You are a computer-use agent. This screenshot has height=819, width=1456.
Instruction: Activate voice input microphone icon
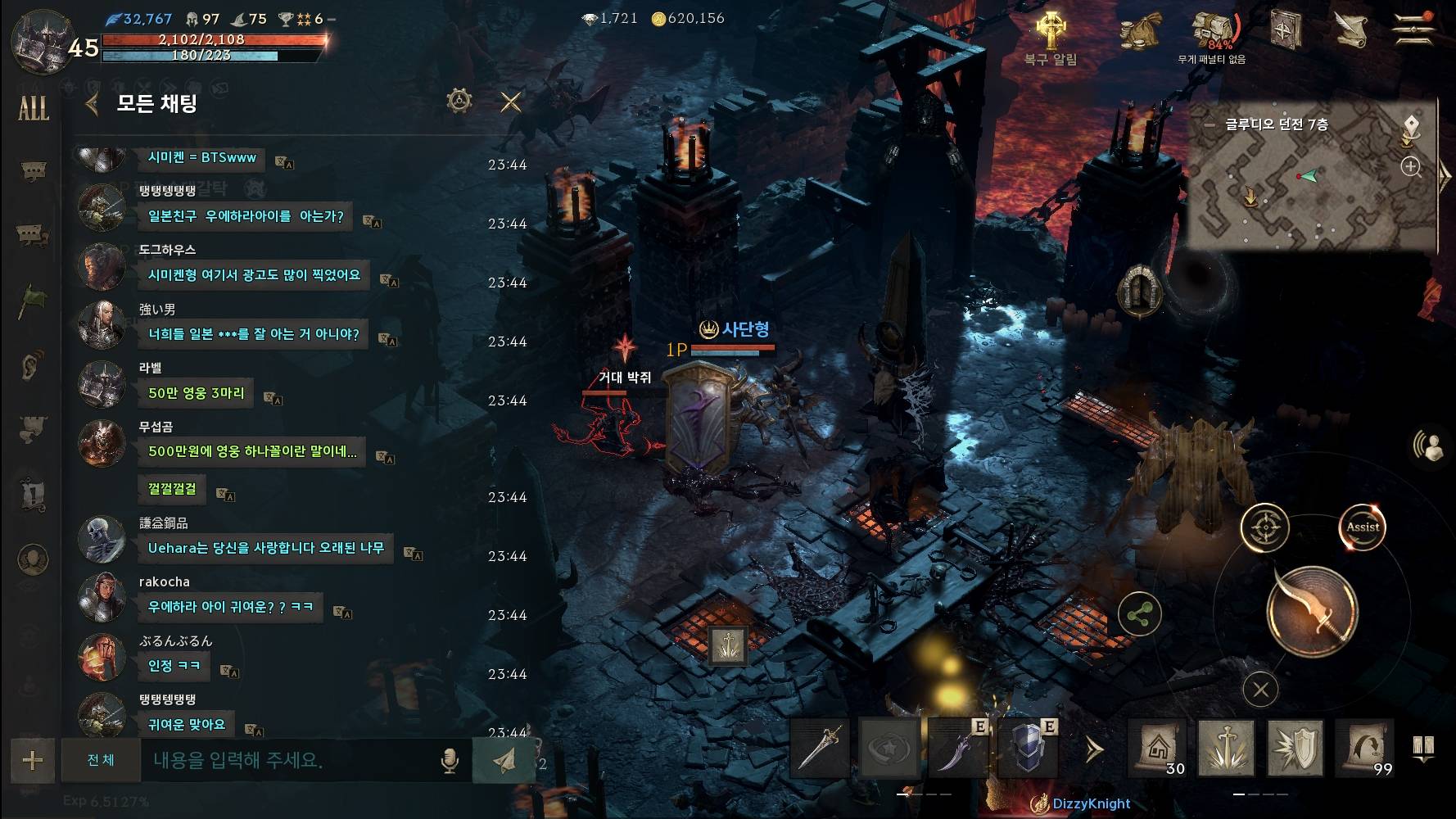coord(449,761)
